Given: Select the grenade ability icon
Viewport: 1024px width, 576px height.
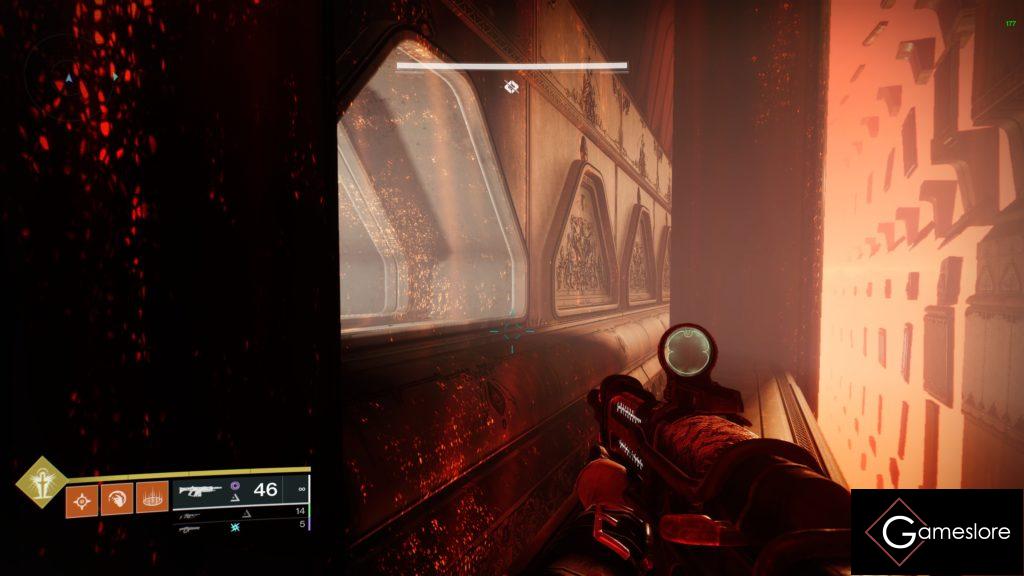Looking at the screenshot, I should click(x=81, y=498).
